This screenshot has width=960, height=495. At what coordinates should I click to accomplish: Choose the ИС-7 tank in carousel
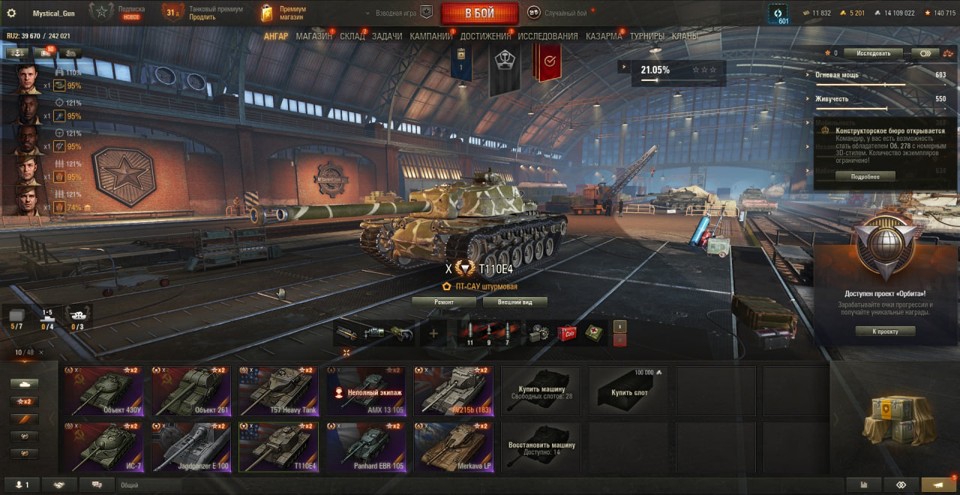pyautogui.click(x=103, y=446)
